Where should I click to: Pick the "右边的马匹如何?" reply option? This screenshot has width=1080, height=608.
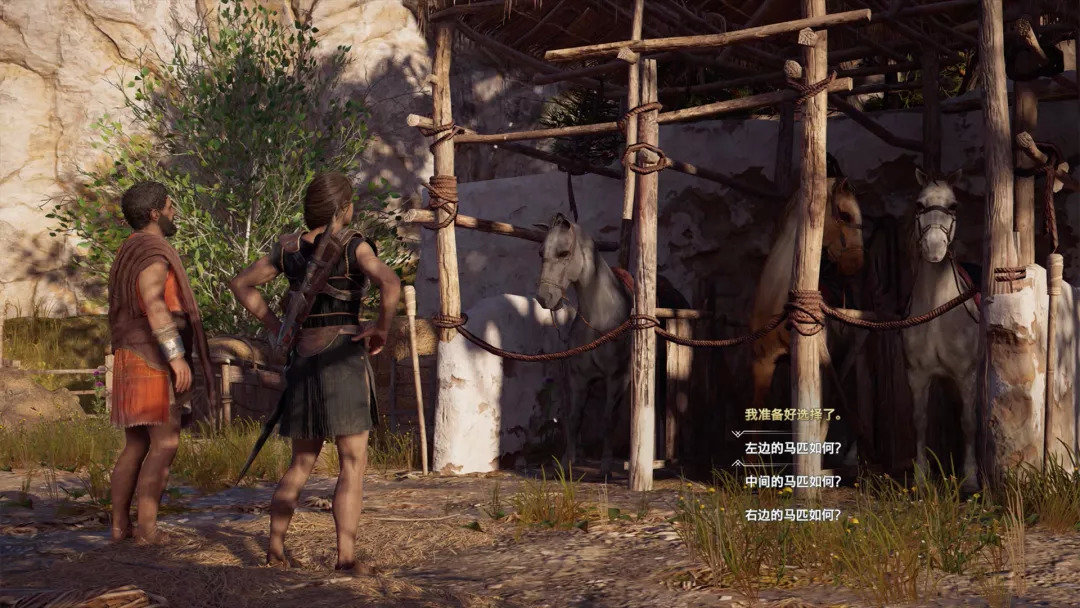click(793, 515)
